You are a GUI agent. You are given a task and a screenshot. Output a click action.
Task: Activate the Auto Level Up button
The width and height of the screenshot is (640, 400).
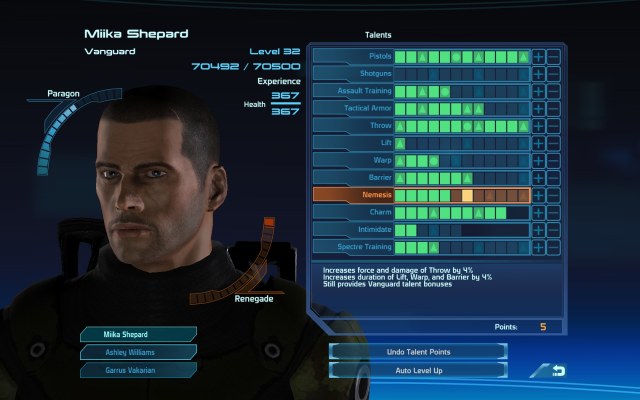pyautogui.click(x=418, y=370)
